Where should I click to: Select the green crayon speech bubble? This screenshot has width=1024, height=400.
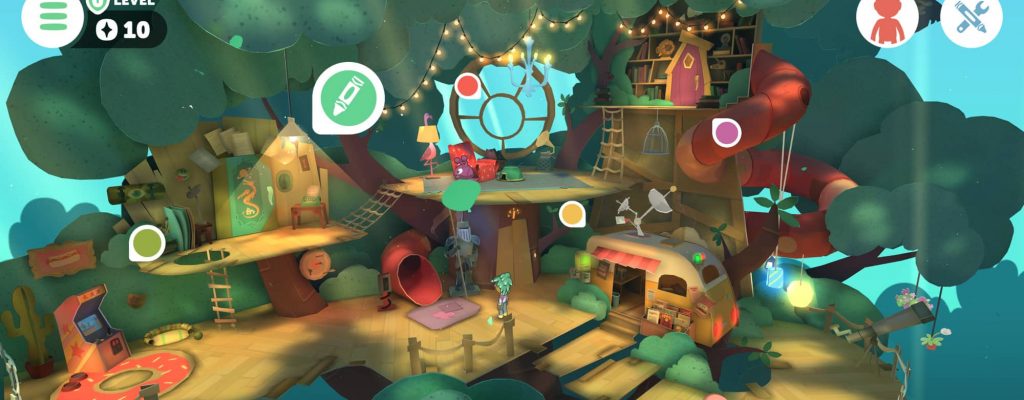(x=348, y=97)
